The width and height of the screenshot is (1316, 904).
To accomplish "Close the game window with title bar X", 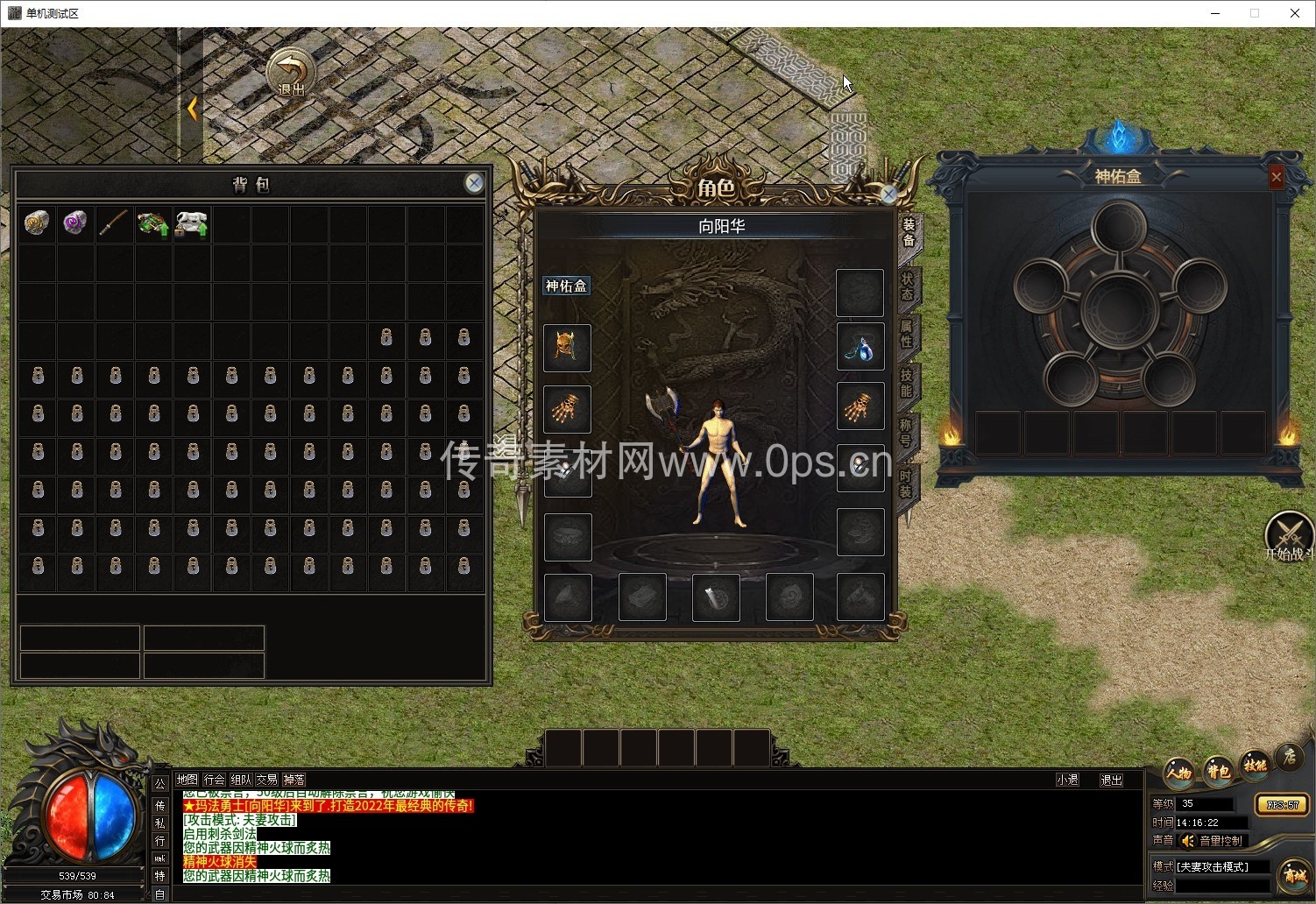I will click(x=1294, y=13).
